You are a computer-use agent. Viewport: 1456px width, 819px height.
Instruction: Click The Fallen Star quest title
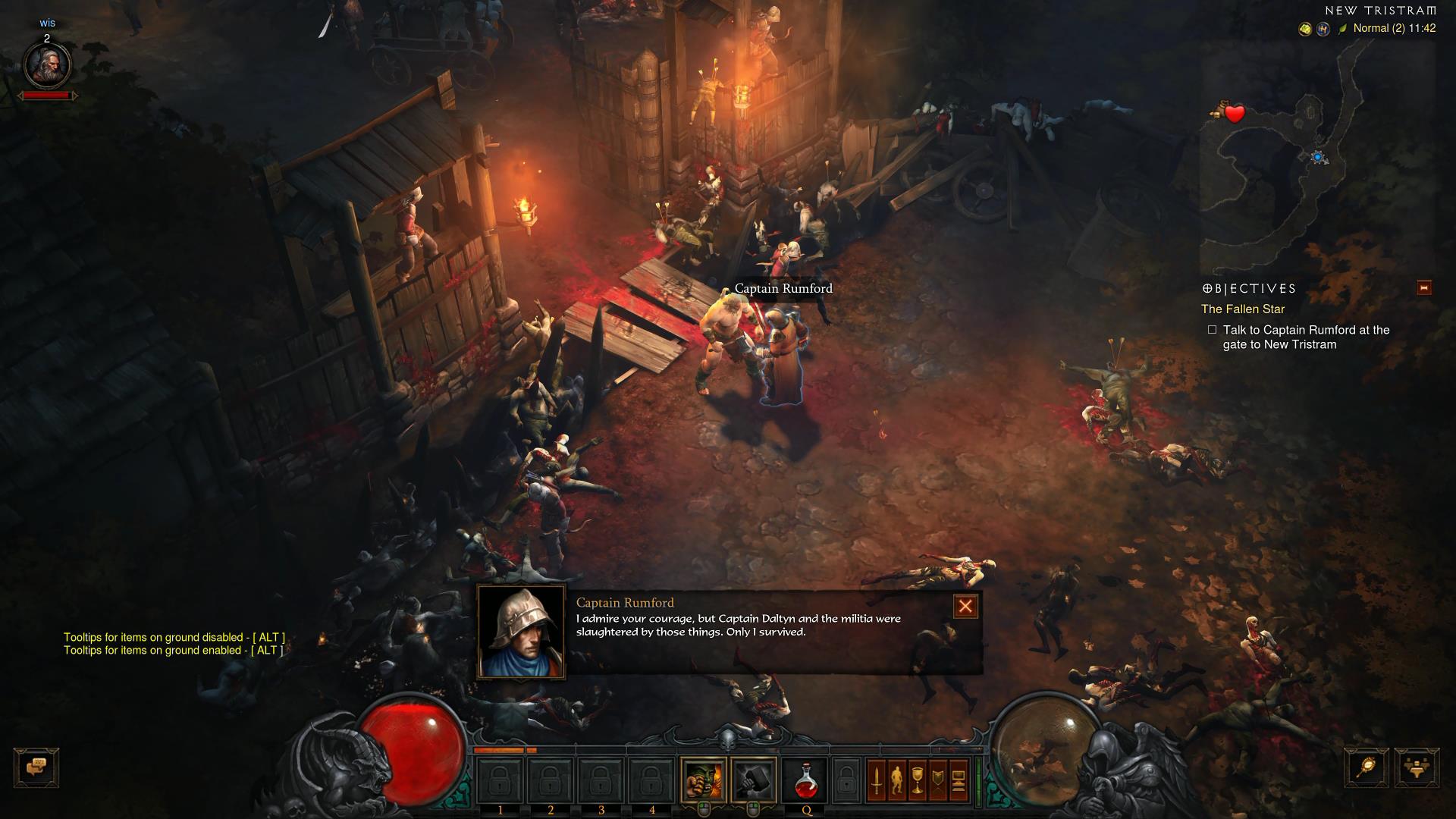(1243, 309)
